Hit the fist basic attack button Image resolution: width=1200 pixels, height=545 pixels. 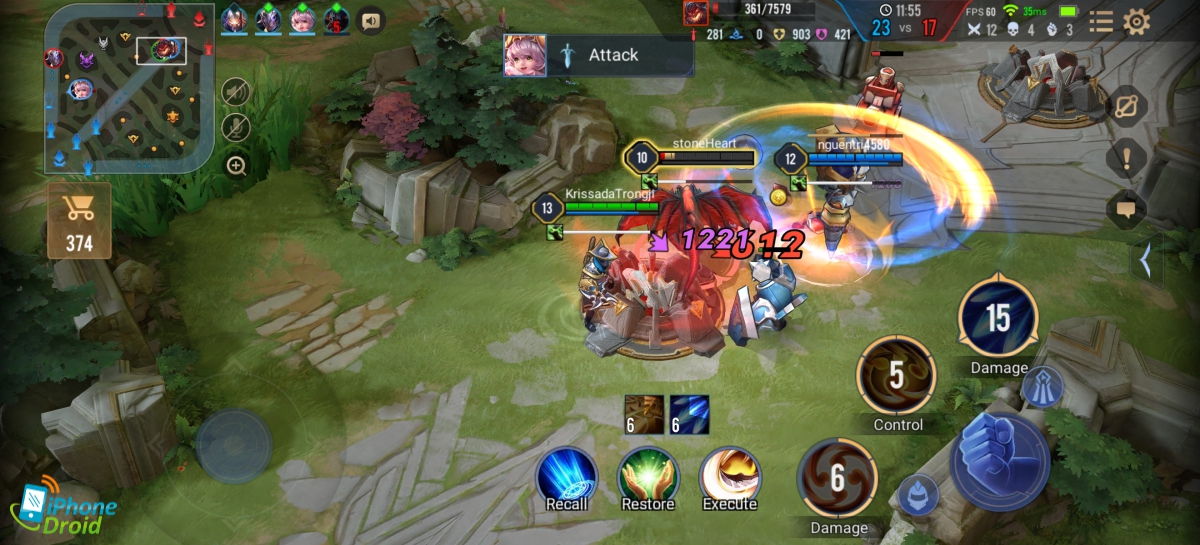(999, 460)
